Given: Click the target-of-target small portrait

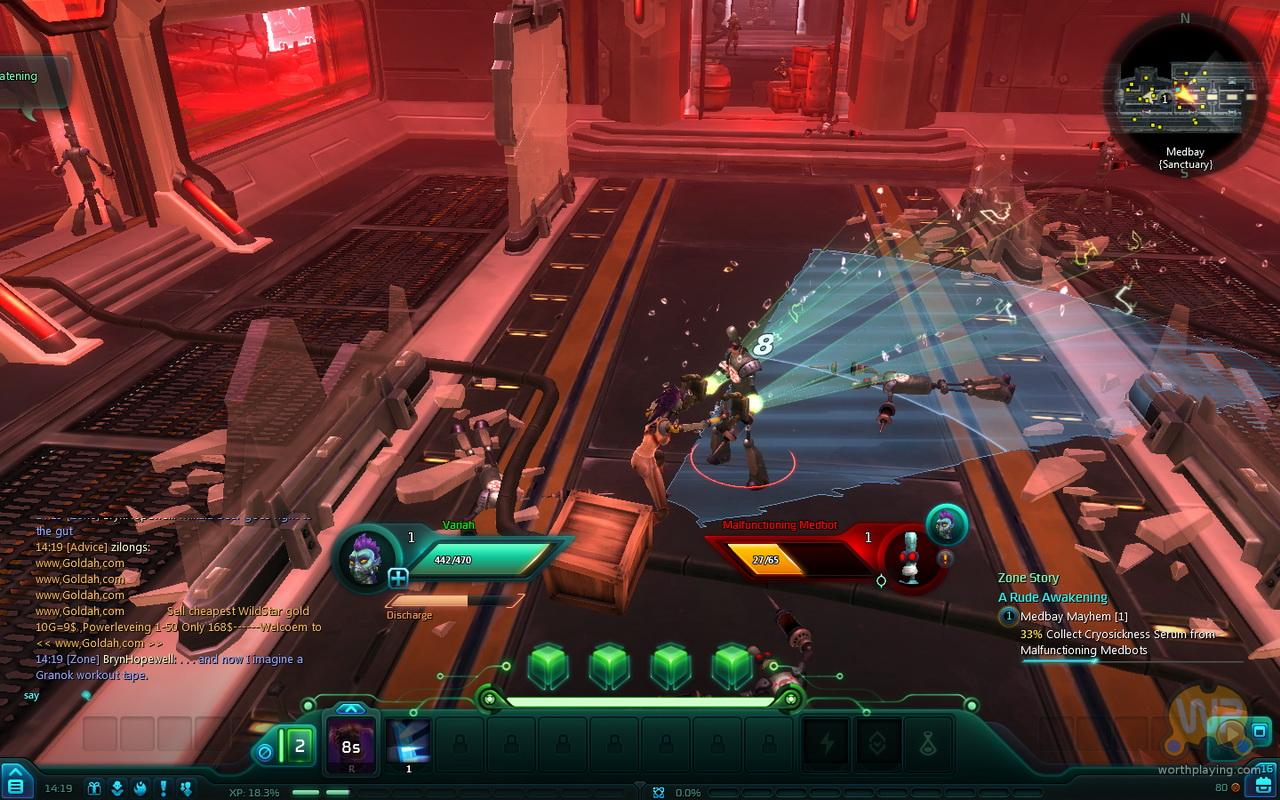Looking at the screenshot, I should 946,524.
